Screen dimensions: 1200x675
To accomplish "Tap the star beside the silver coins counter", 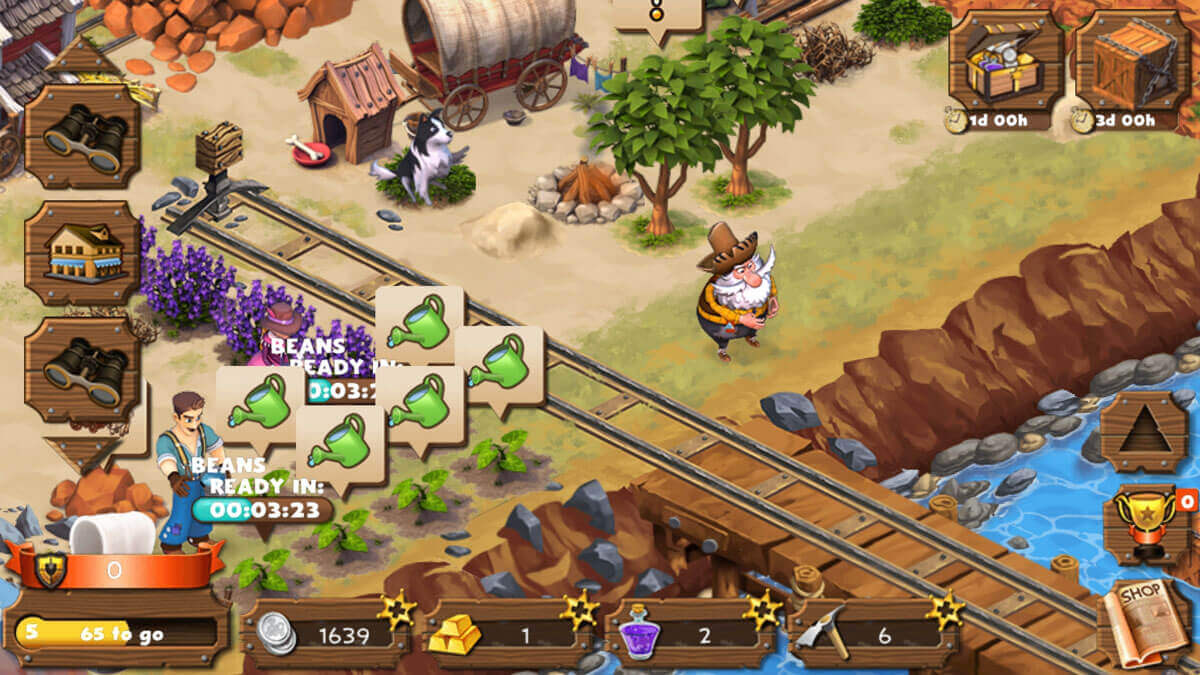I will (x=397, y=609).
